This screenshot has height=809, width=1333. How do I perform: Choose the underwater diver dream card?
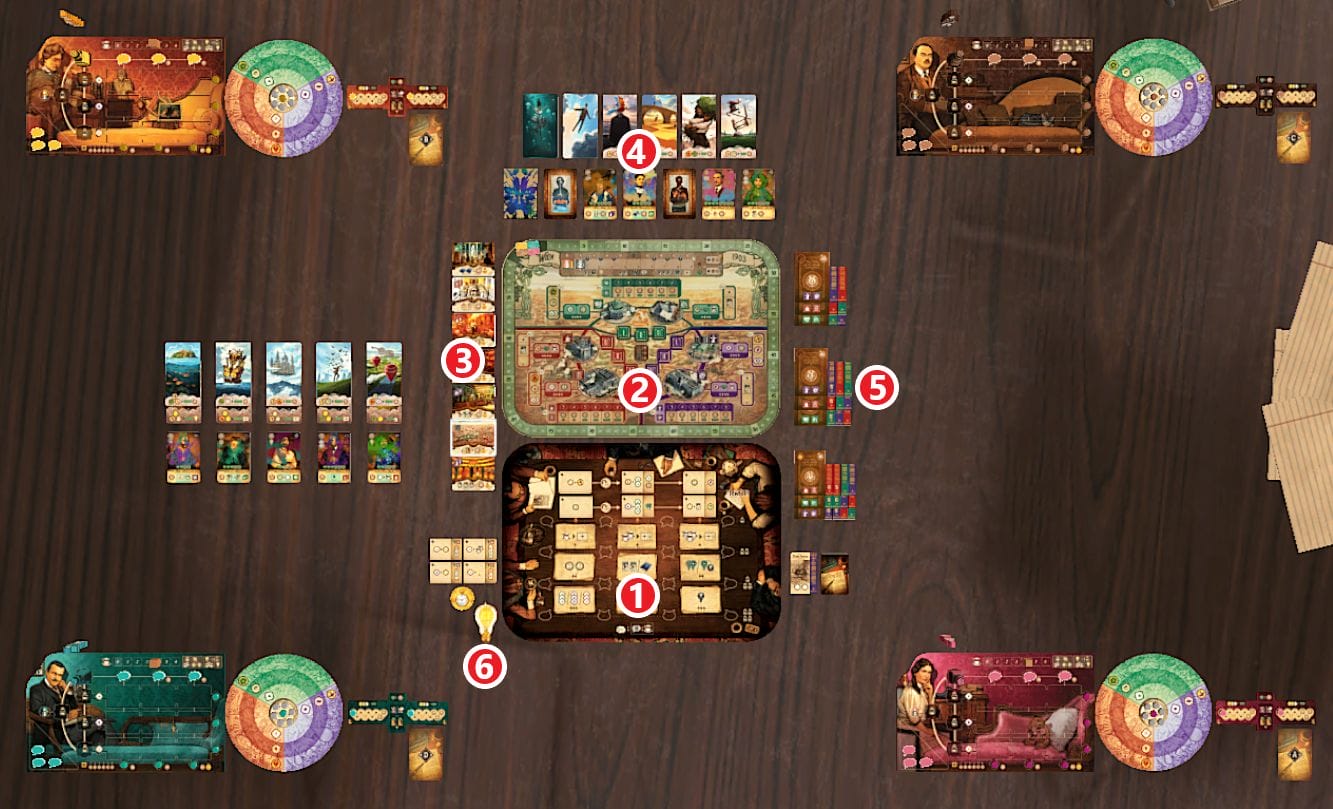coord(541,125)
